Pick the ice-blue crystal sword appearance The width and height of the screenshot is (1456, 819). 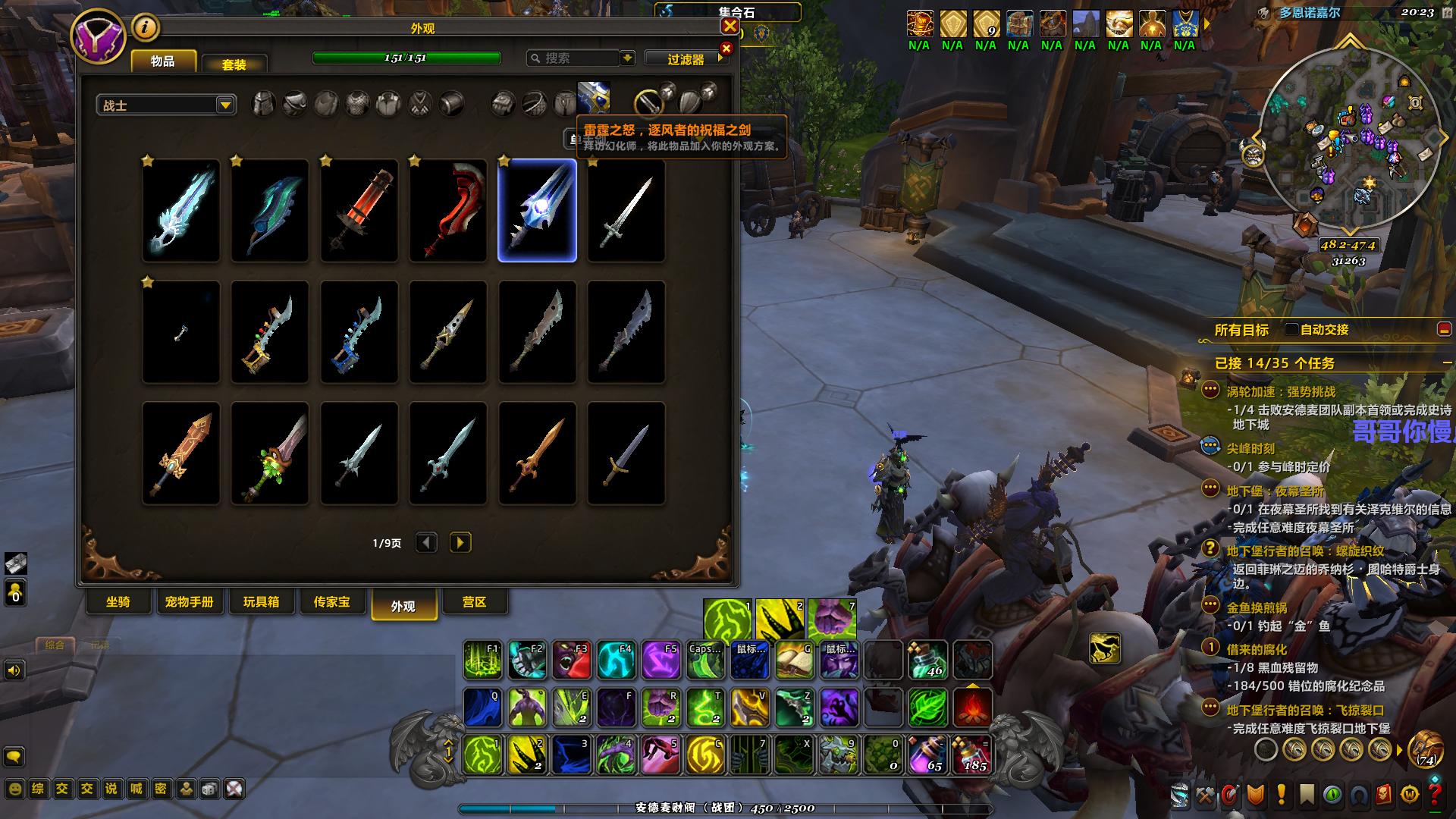pos(181,211)
